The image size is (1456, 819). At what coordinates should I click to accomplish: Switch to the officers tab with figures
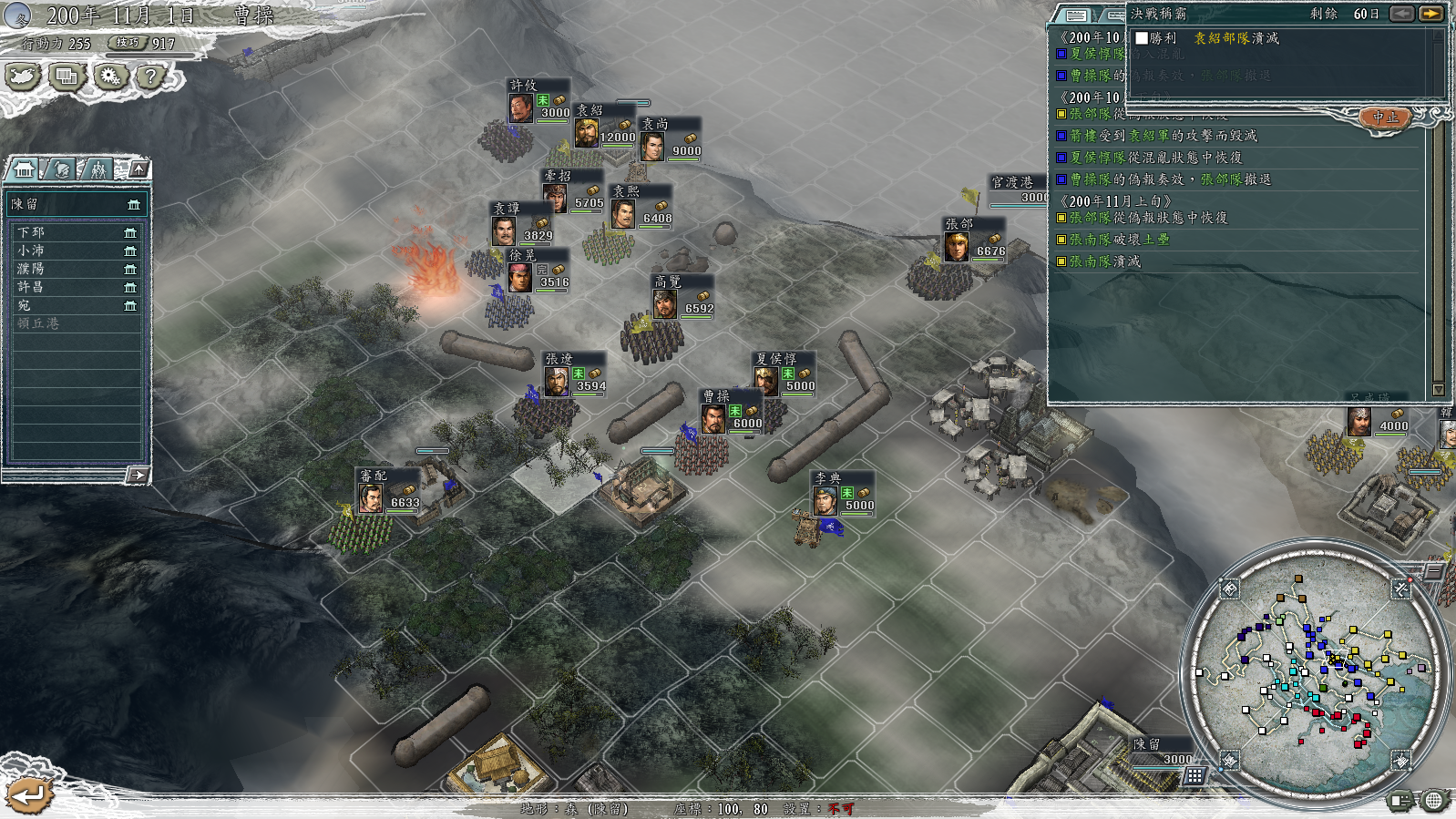[x=98, y=169]
